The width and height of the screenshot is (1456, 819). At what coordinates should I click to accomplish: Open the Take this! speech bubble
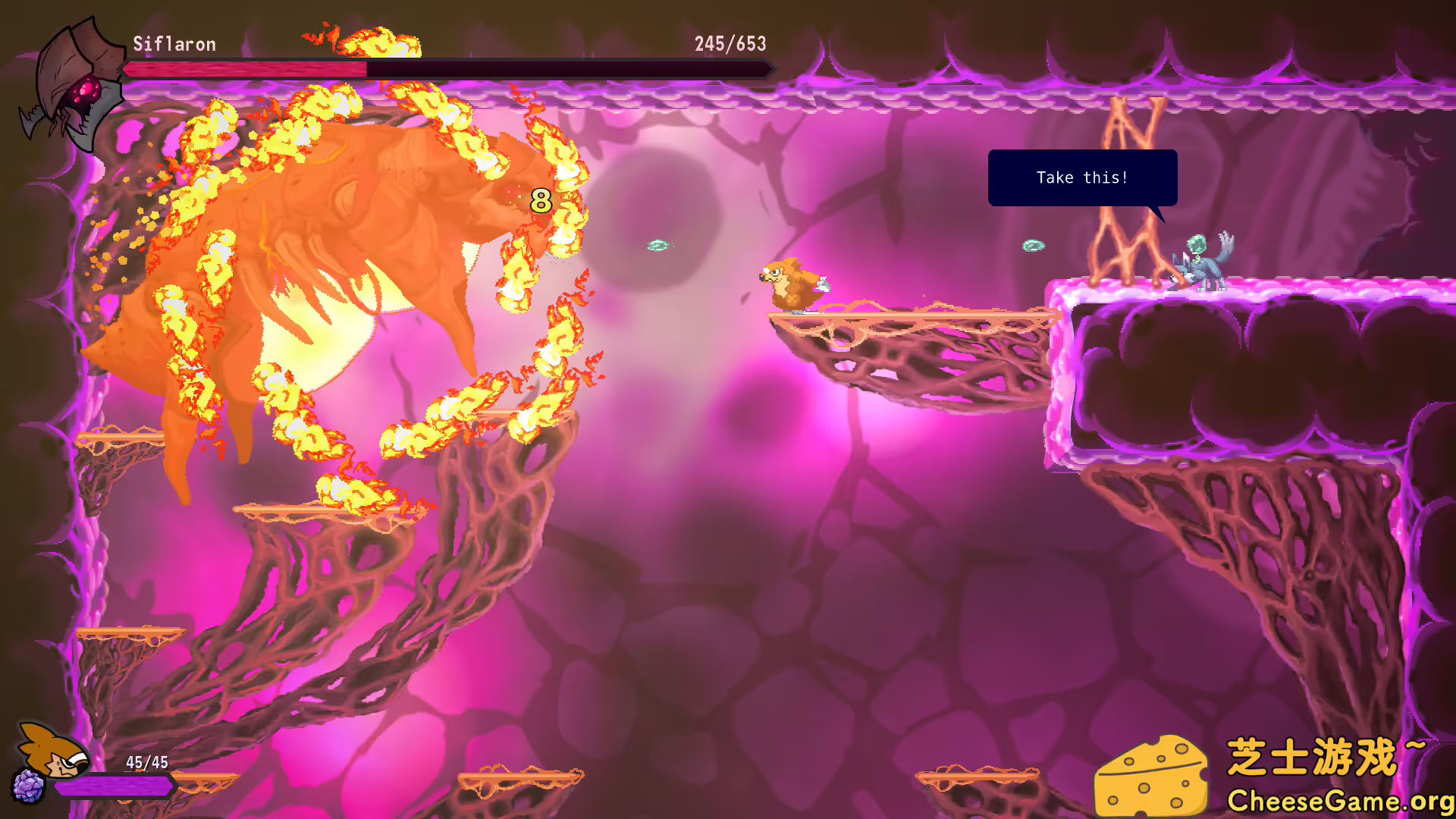[1082, 177]
